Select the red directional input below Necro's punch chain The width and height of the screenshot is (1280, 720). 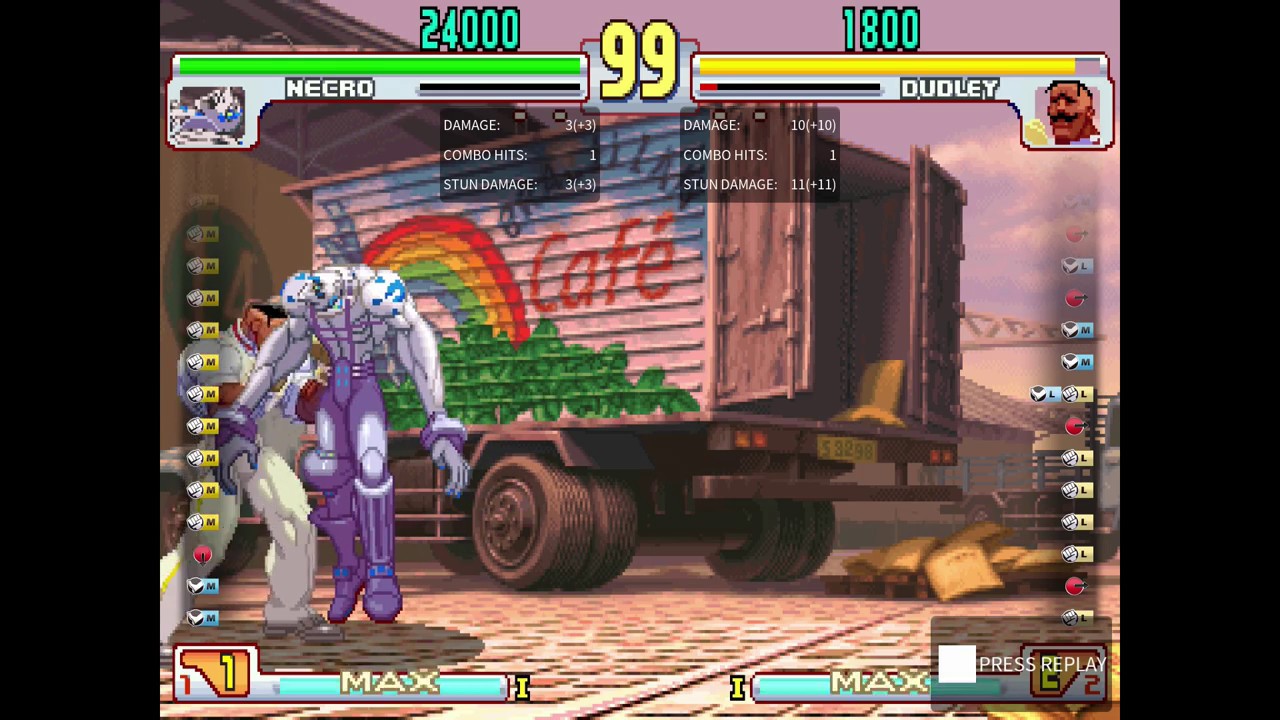coord(203,555)
